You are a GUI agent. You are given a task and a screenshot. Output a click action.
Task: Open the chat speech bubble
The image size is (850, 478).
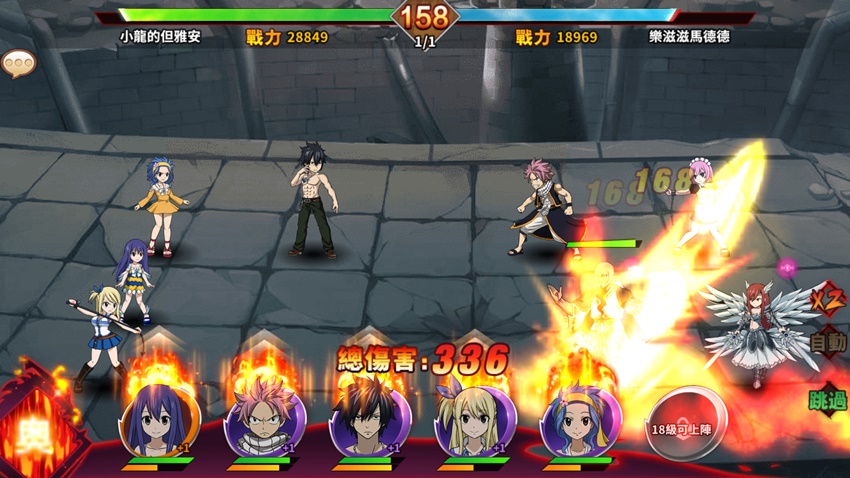coord(18,65)
